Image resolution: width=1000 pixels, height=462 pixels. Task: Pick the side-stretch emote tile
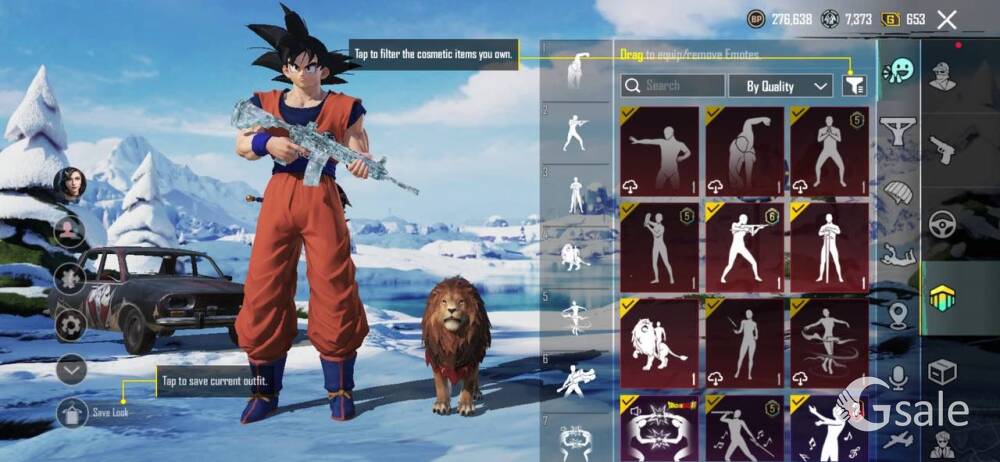pos(744,150)
